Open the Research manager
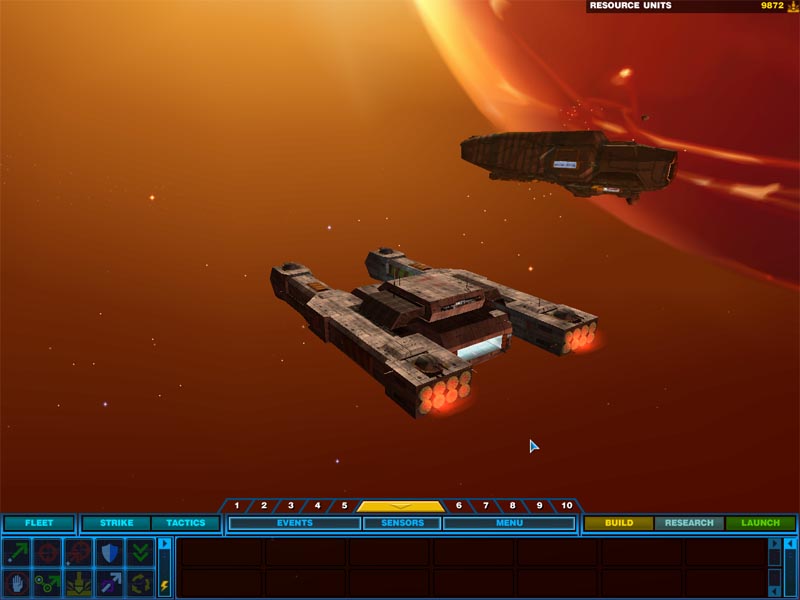The width and height of the screenshot is (800, 600). click(689, 523)
